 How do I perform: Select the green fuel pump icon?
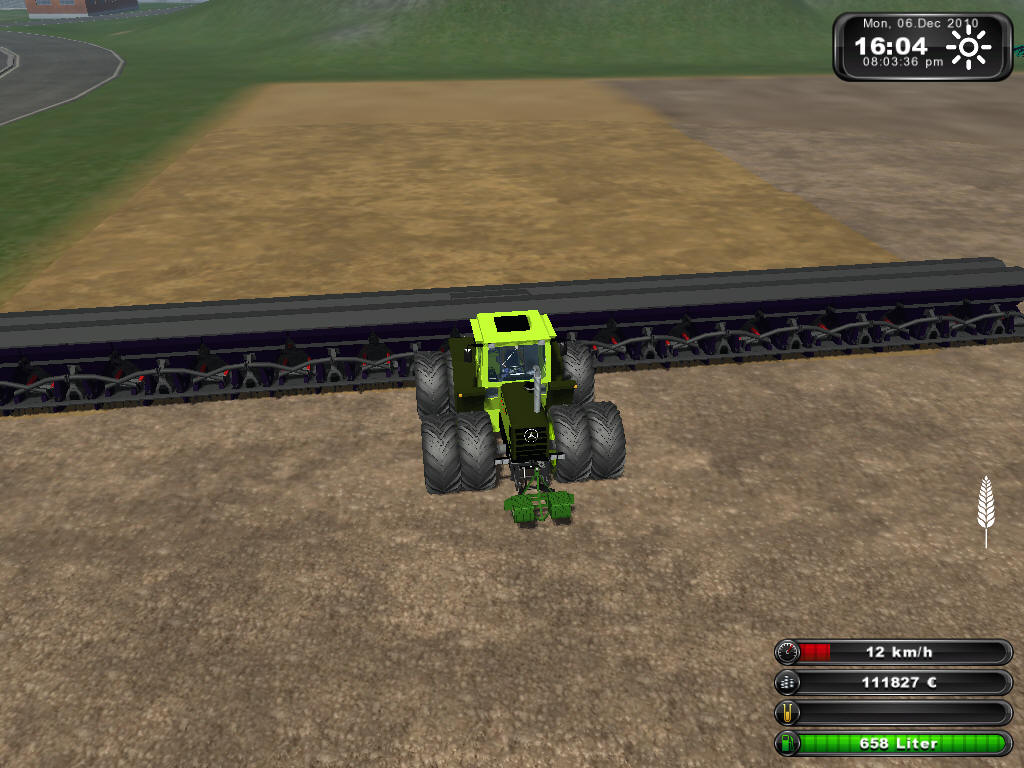click(x=788, y=744)
